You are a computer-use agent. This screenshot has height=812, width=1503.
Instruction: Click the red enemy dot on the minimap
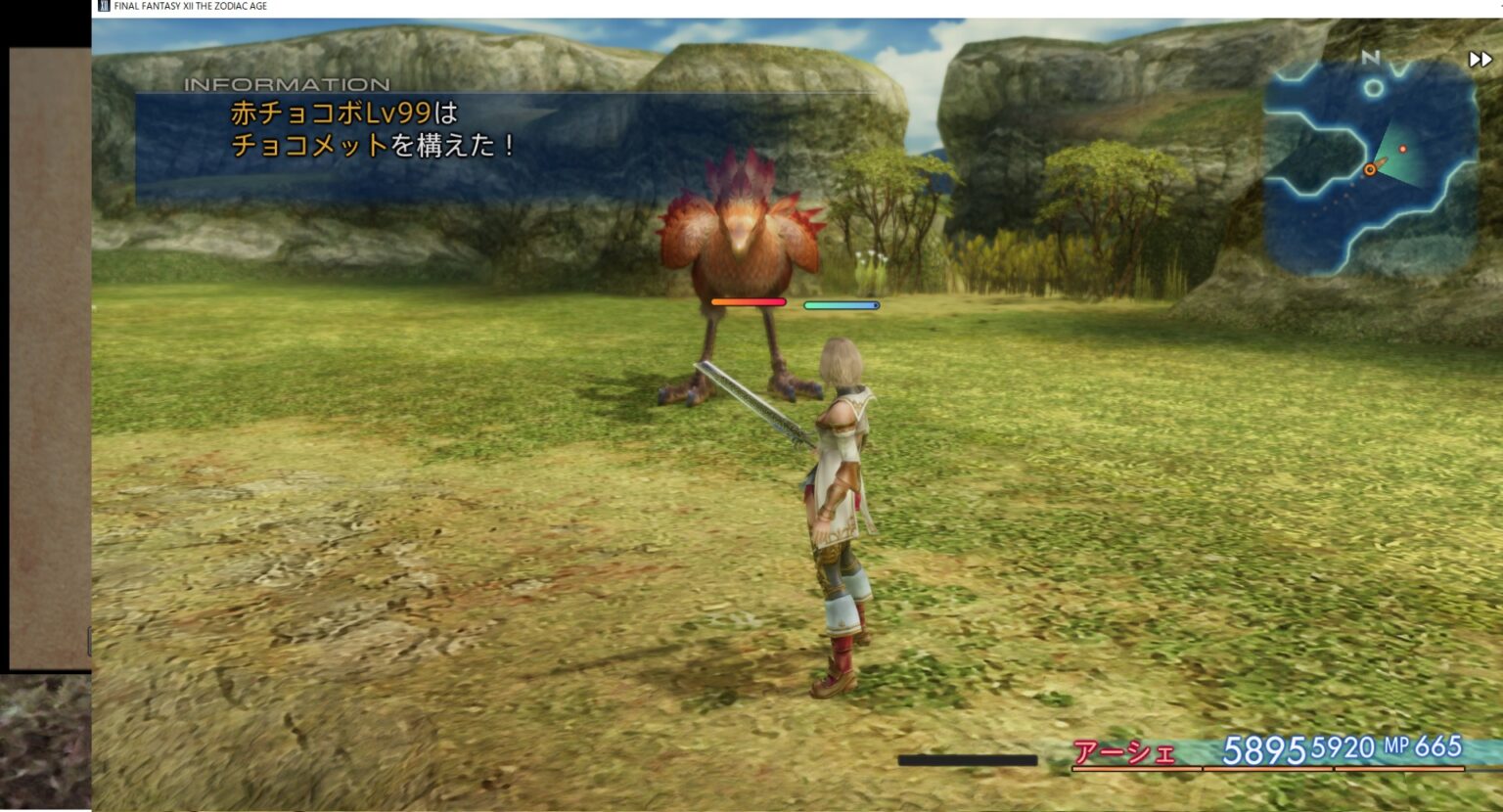pyautogui.click(x=1403, y=149)
